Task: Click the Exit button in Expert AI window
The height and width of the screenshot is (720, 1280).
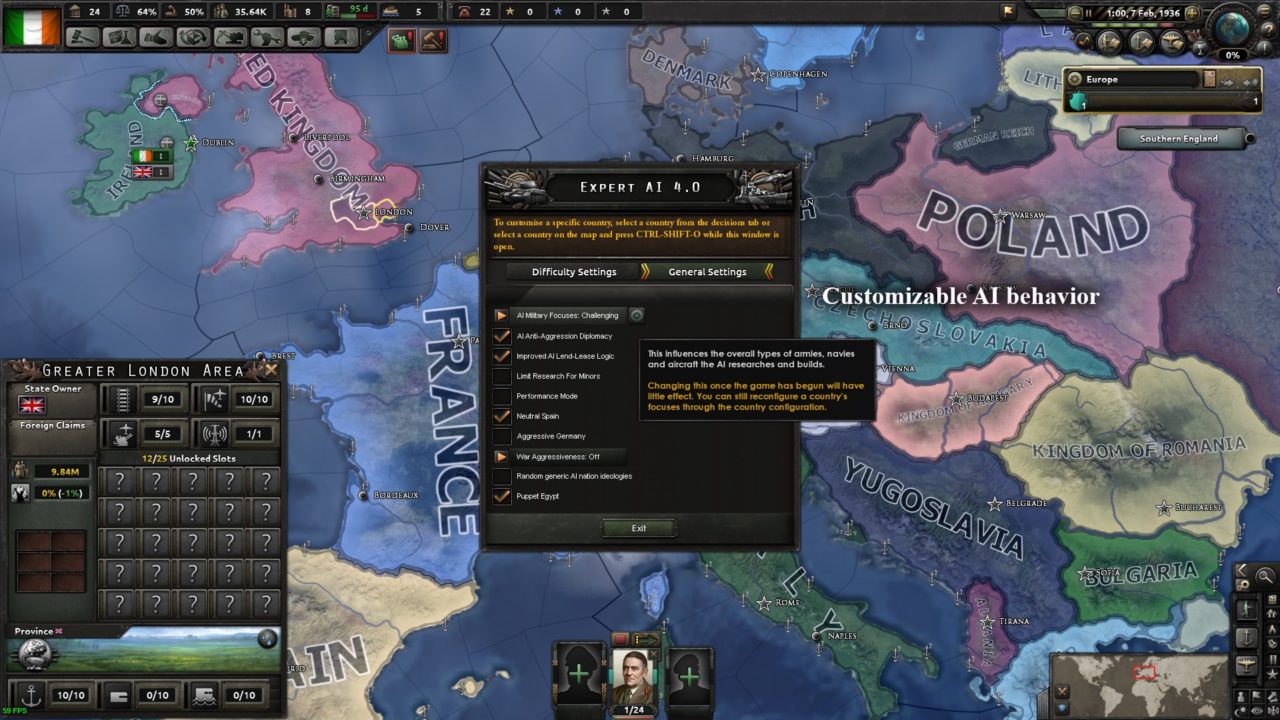Action: [x=639, y=528]
